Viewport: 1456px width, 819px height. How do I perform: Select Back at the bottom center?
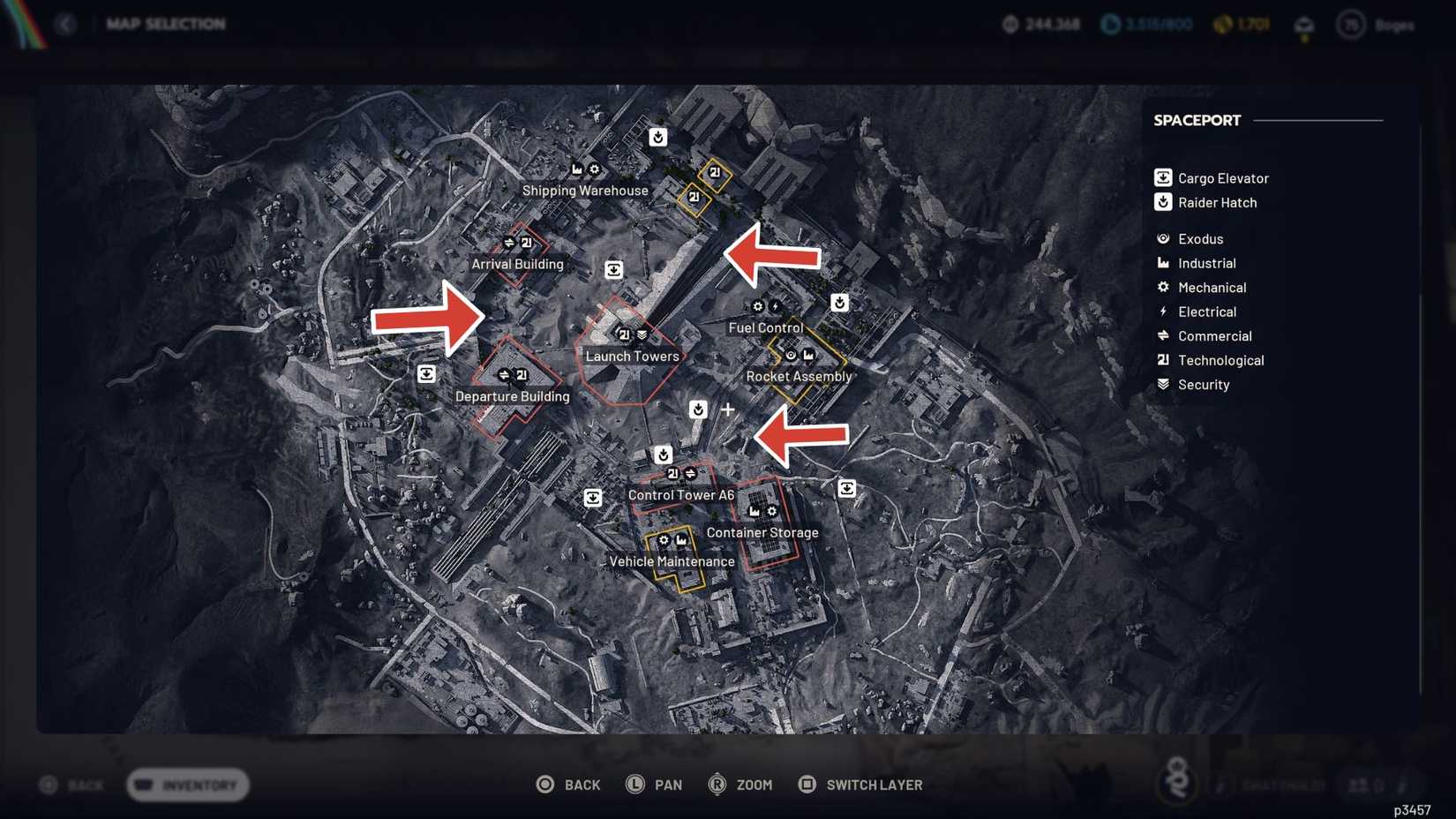[x=568, y=784]
